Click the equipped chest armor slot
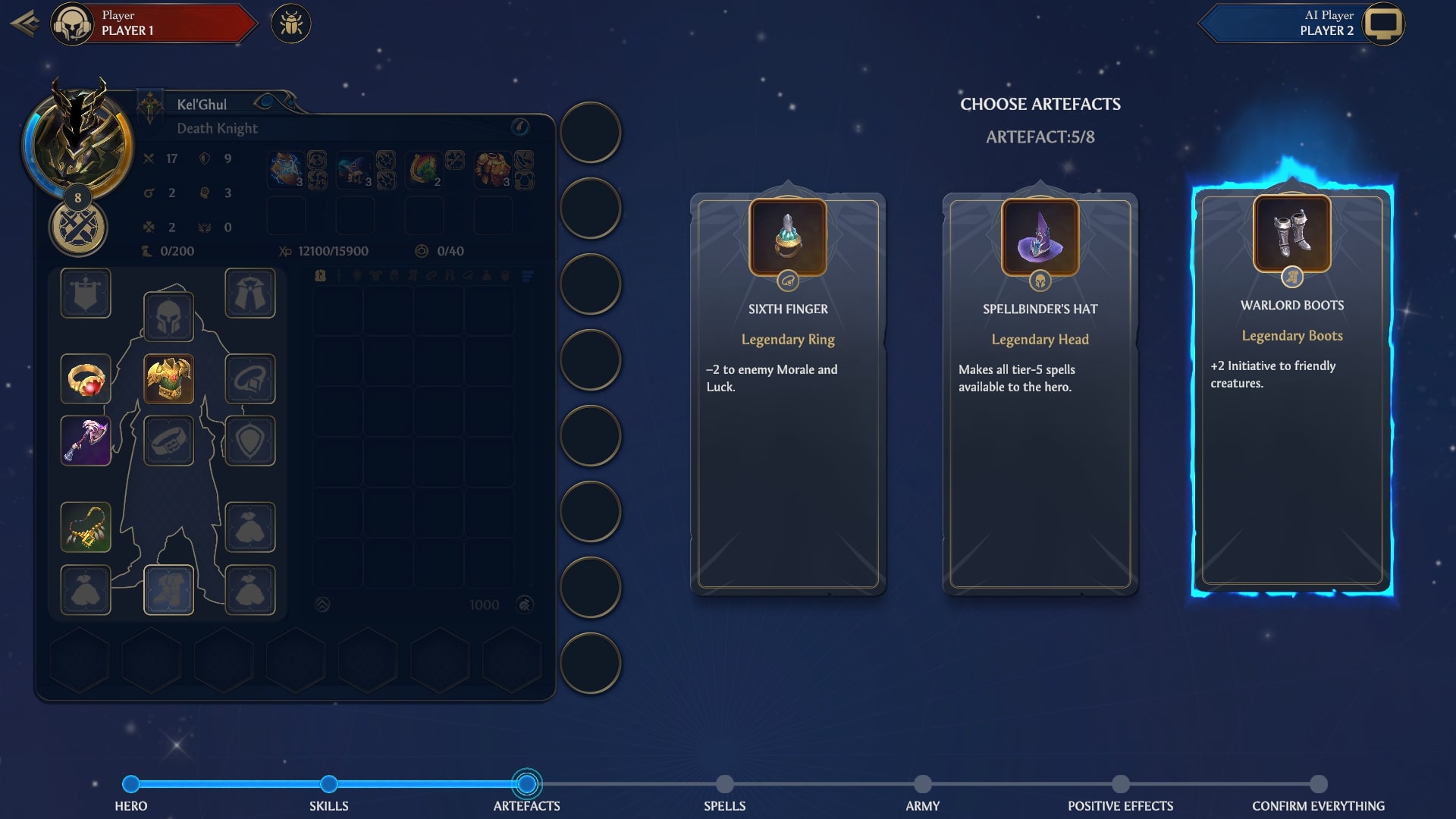The height and width of the screenshot is (819, 1456). pyautogui.click(x=168, y=378)
